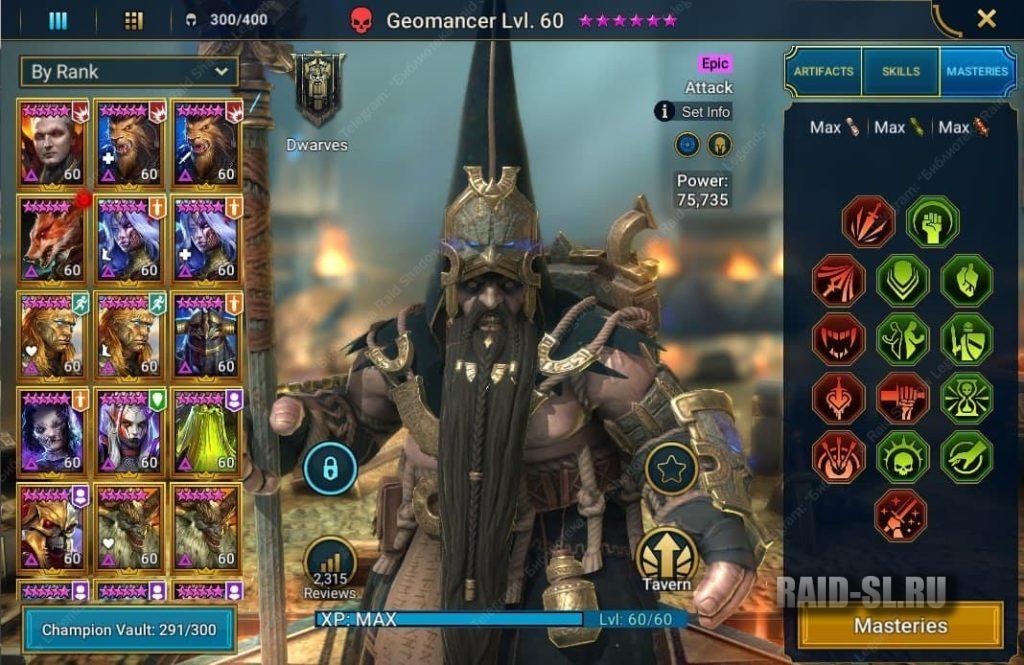Close the champion screen with the X
Image resolution: width=1024 pixels, height=665 pixels.
(x=986, y=18)
